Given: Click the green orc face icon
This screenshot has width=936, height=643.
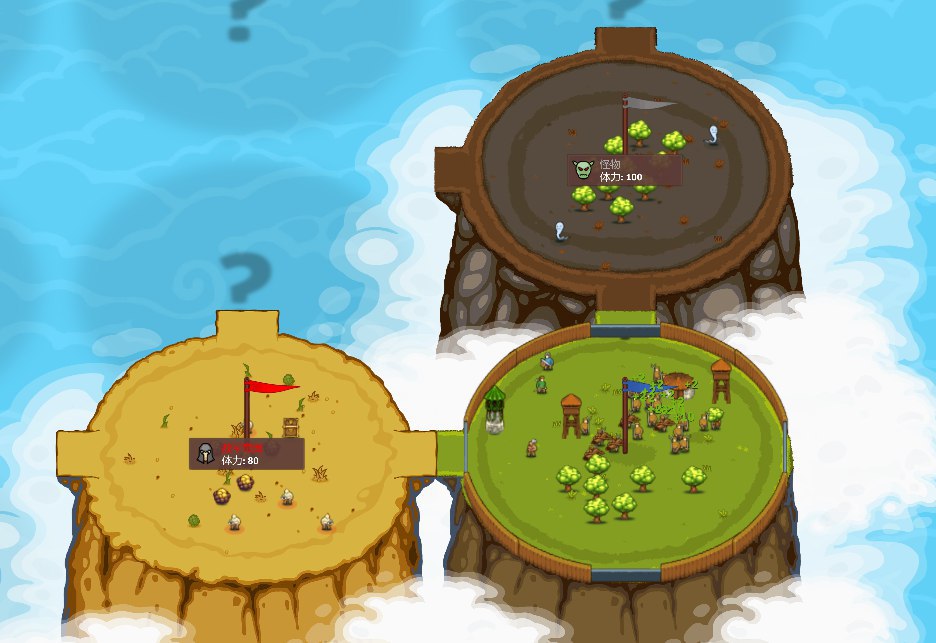Looking at the screenshot, I should coord(583,170).
